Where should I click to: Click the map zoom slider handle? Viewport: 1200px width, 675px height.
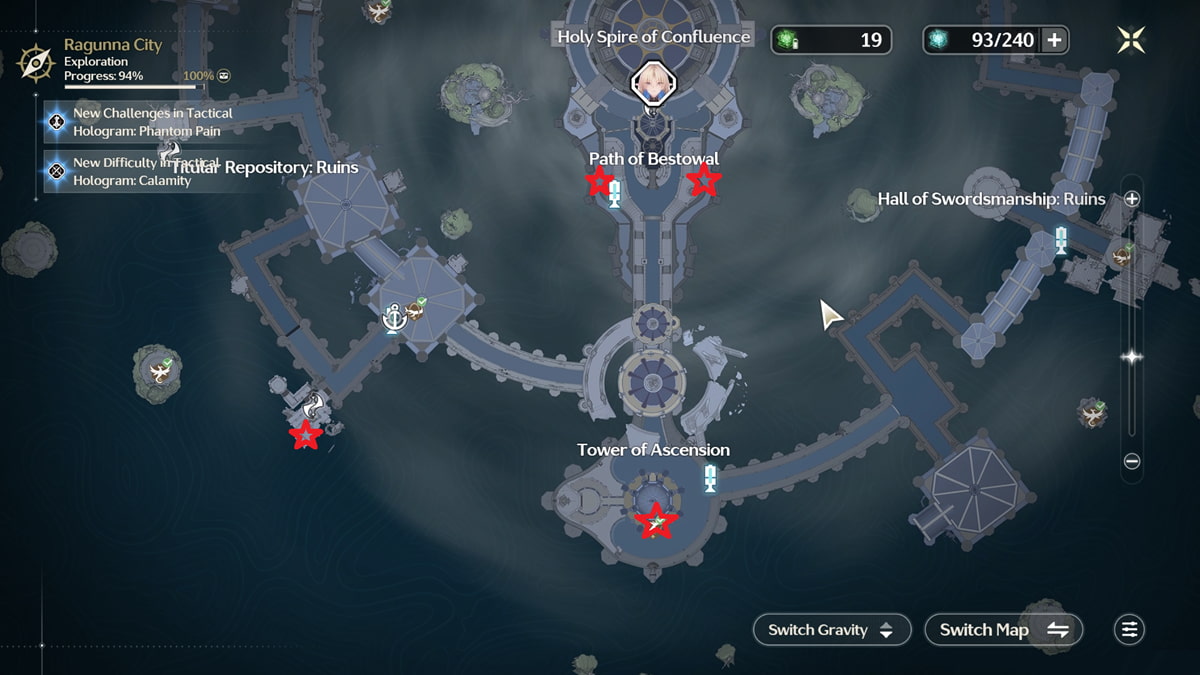pos(1132,357)
